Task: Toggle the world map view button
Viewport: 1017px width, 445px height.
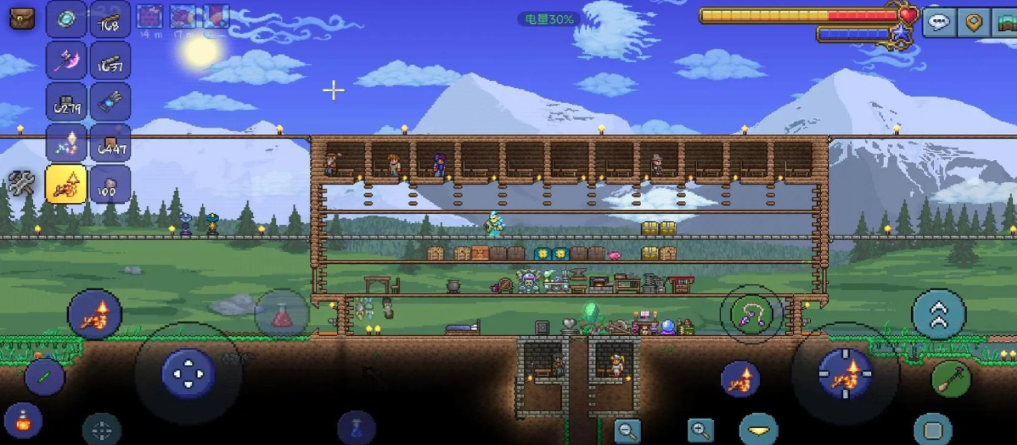Action: click(x=1004, y=22)
